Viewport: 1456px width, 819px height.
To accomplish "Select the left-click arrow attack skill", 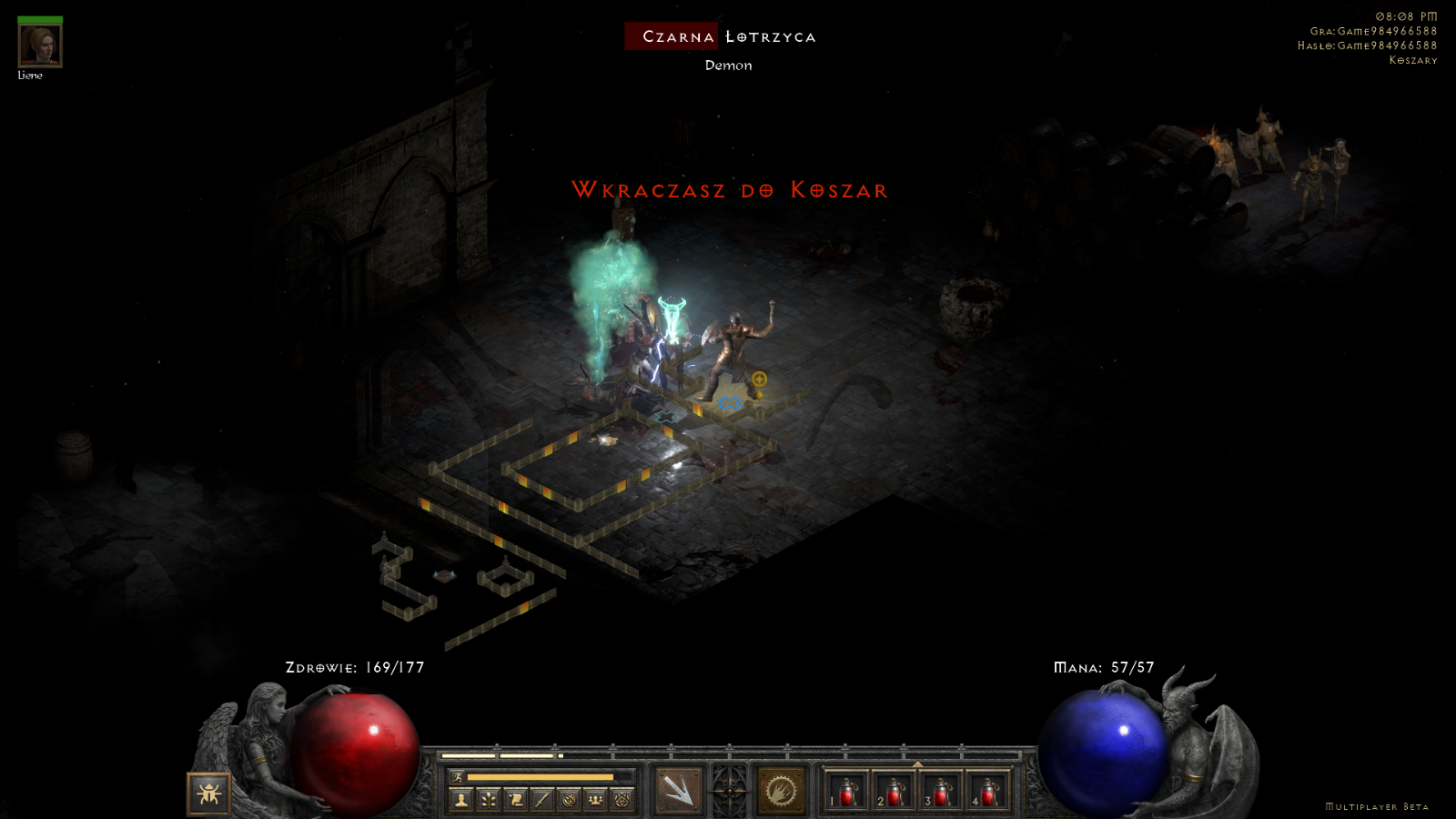I will click(x=679, y=790).
